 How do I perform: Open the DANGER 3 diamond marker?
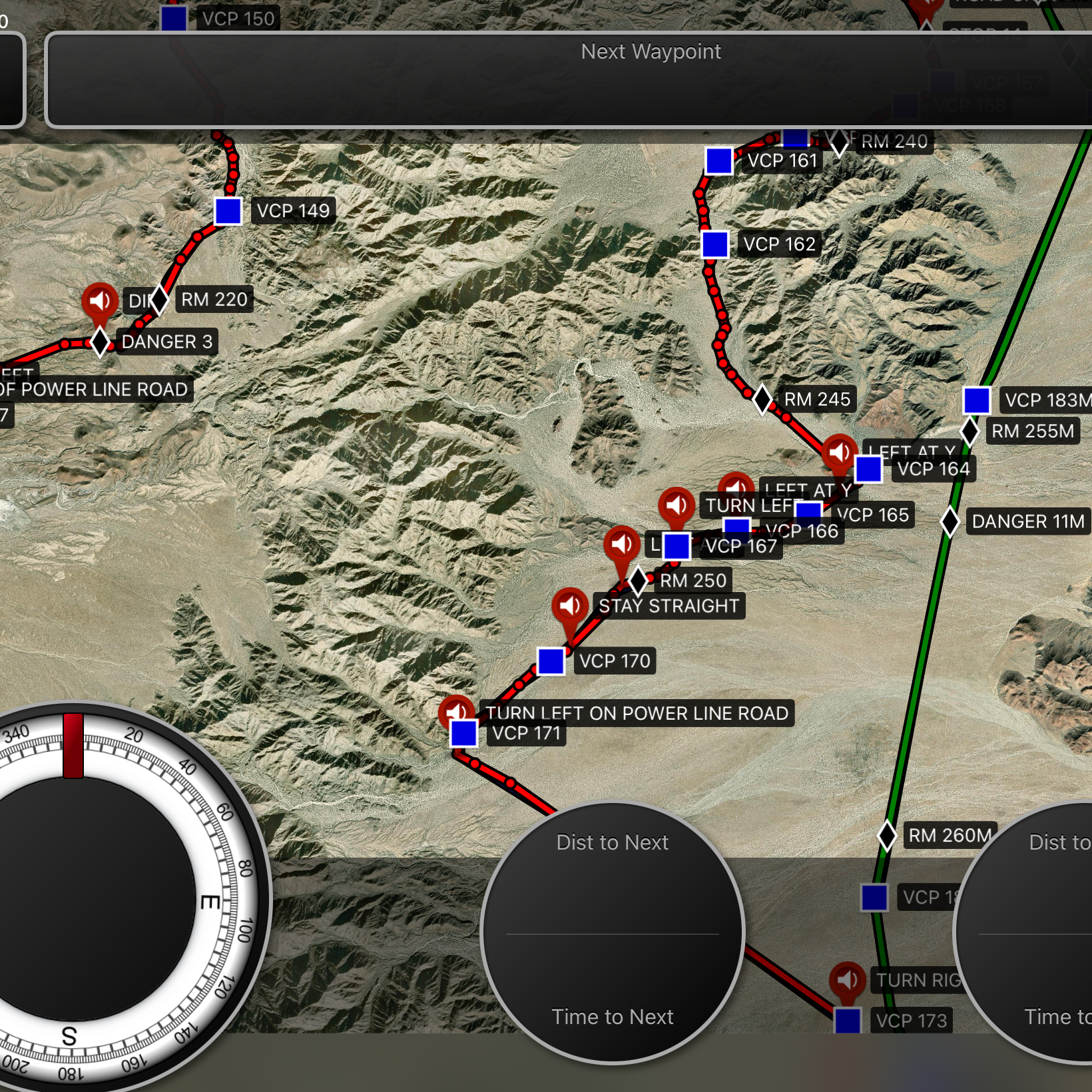point(100,342)
